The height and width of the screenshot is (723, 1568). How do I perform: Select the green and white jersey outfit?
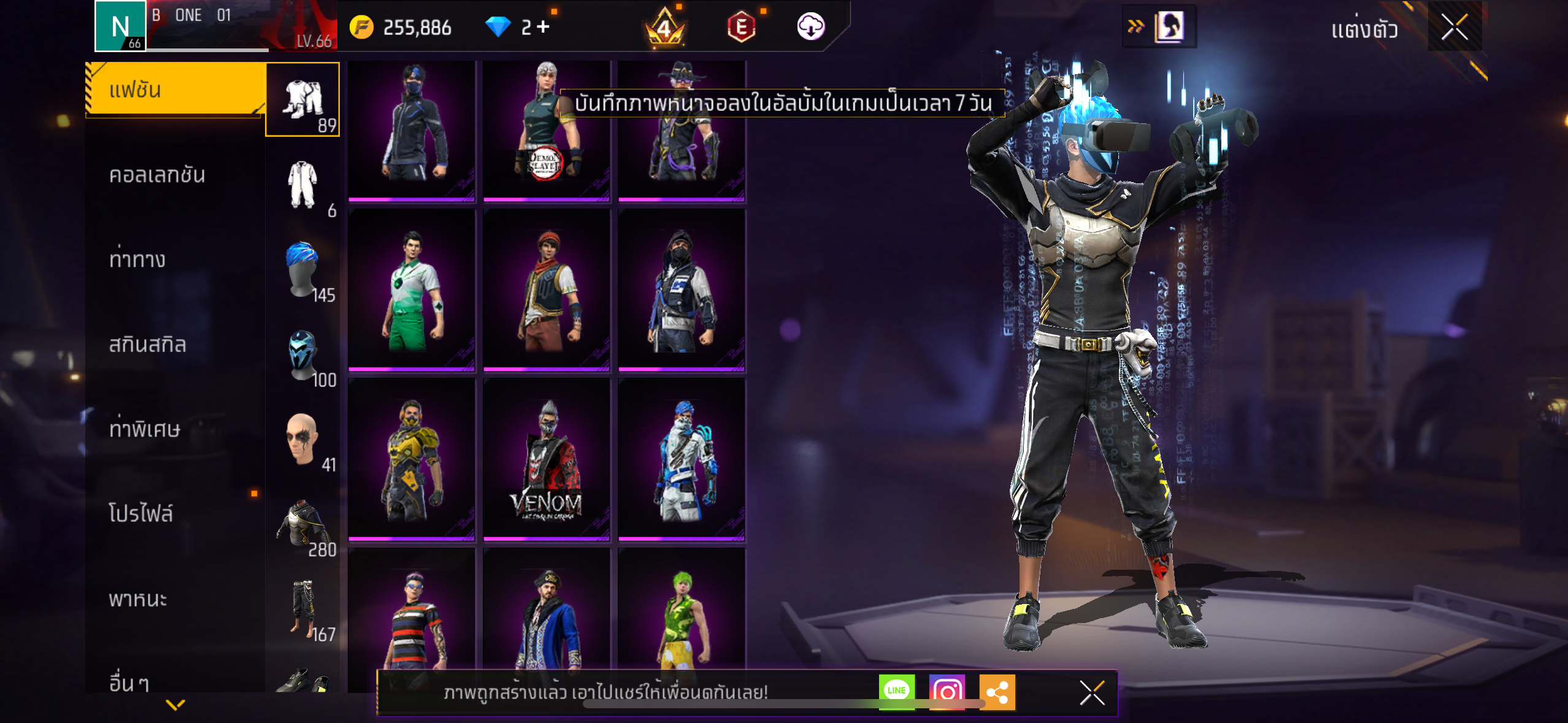[412, 289]
